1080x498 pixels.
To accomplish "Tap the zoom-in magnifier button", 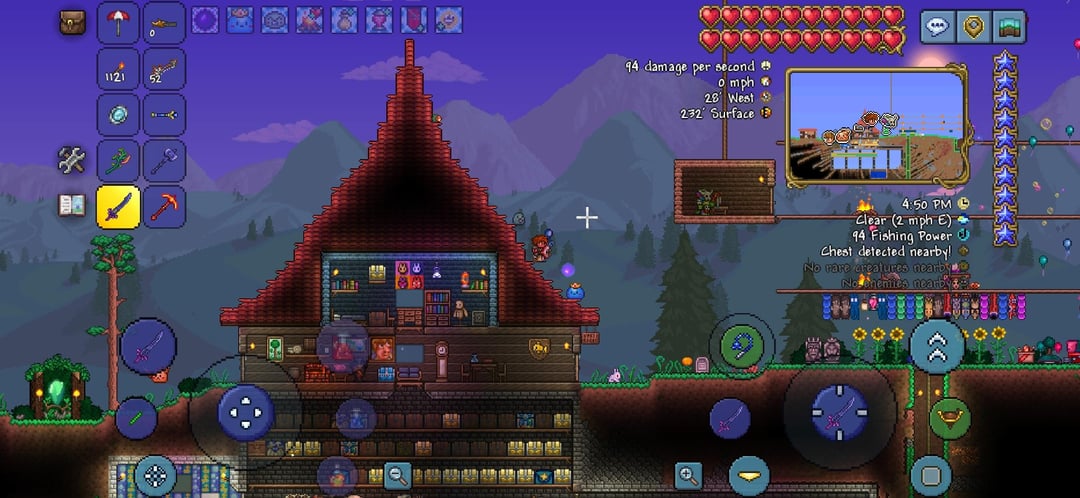I will tap(688, 476).
